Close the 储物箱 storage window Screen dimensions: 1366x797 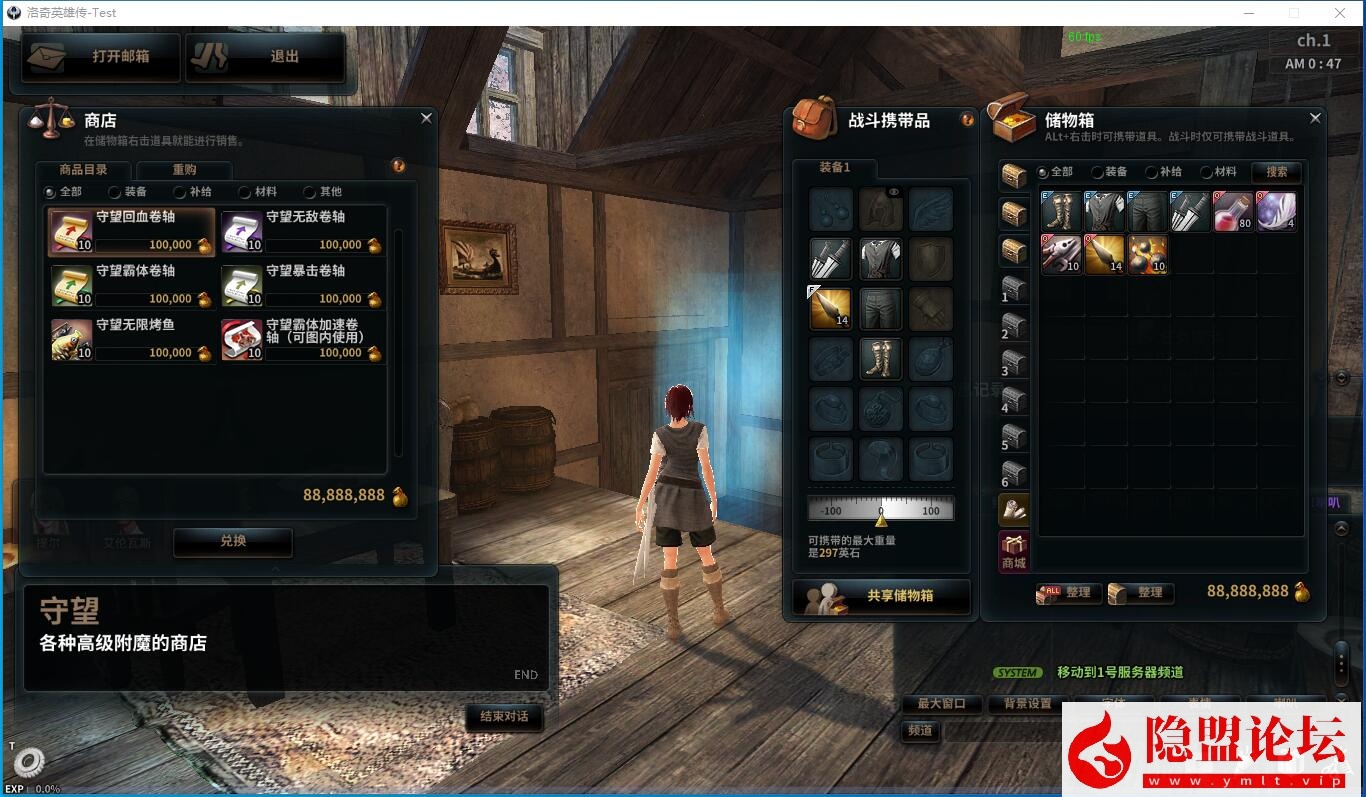click(x=1315, y=118)
